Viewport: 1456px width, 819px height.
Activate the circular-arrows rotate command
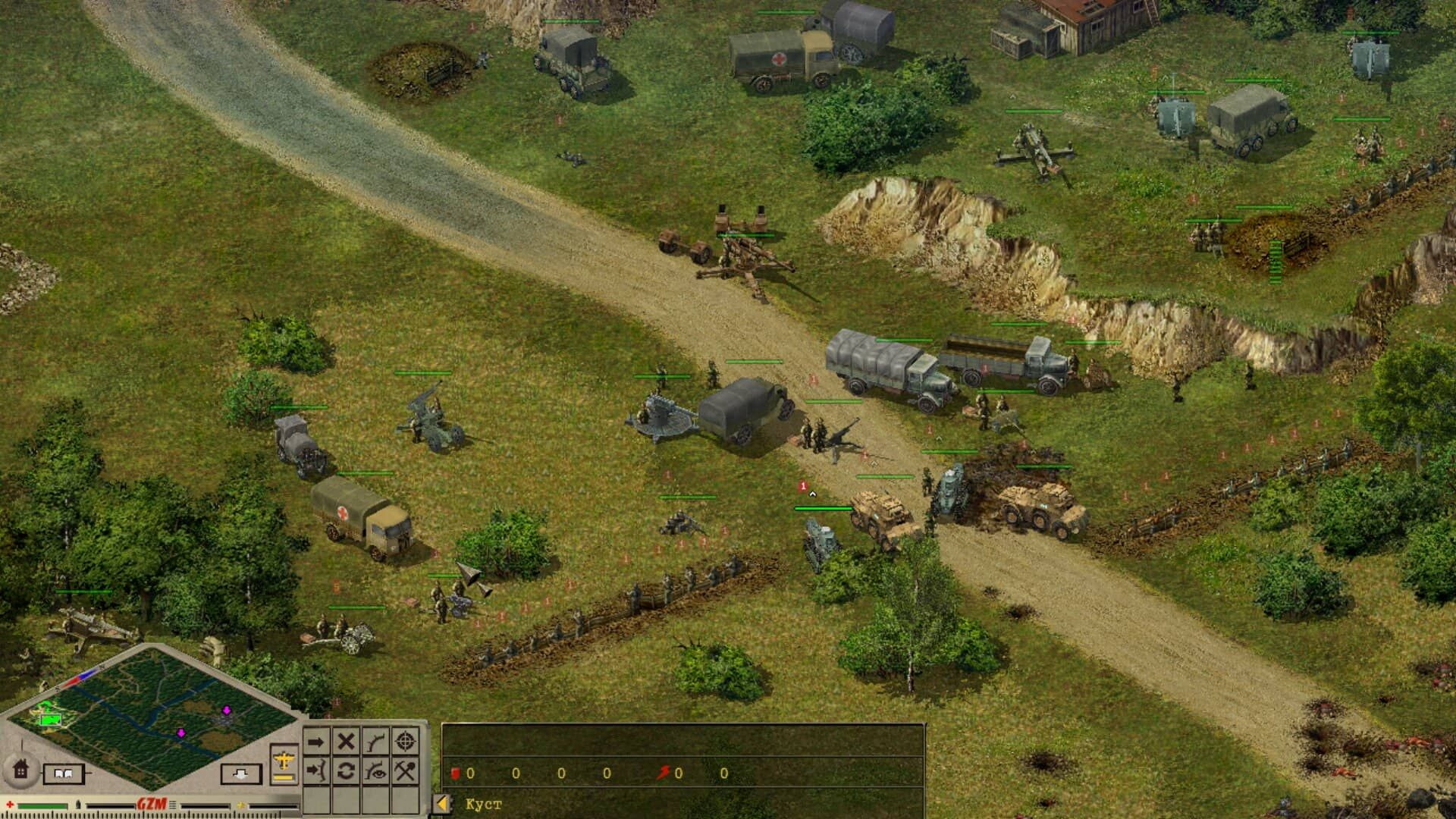346,771
